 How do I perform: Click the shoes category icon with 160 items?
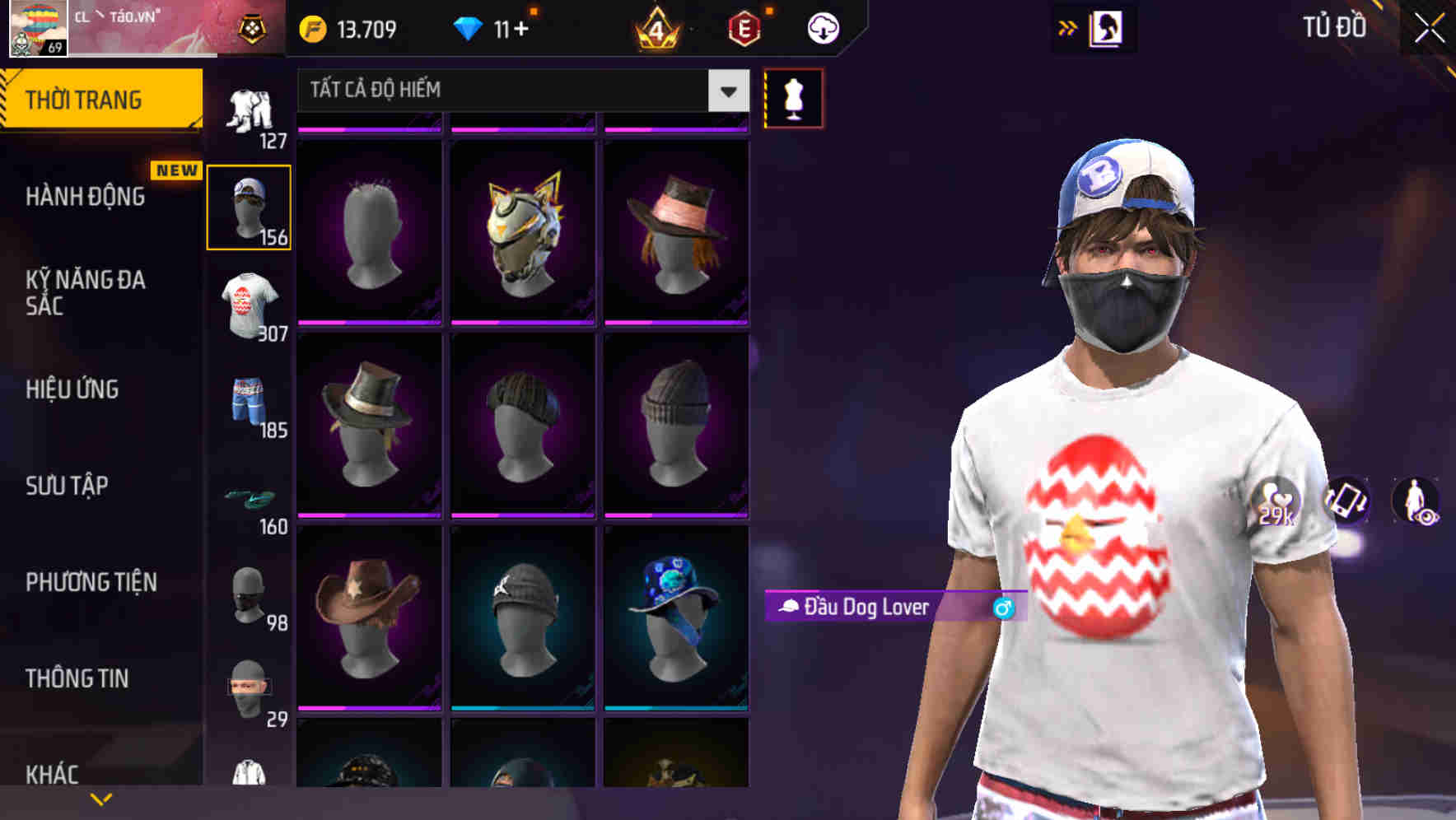pos(250,498)
